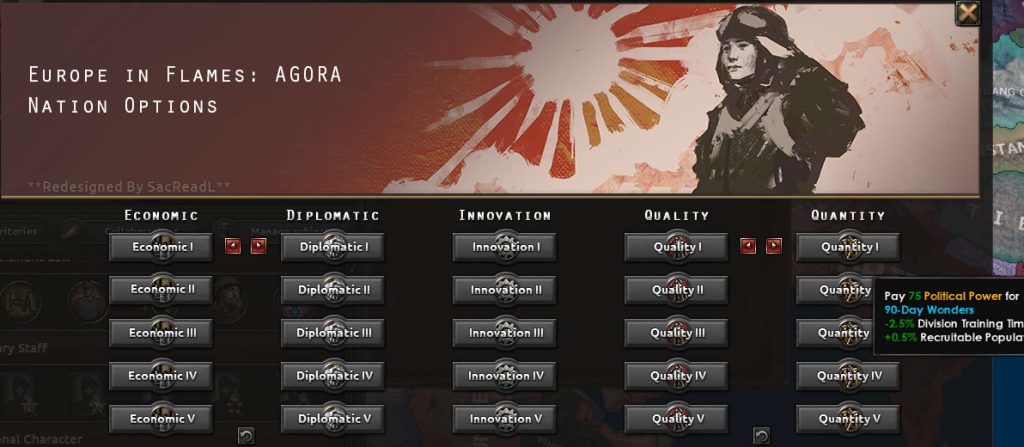Screen dimensions: 1024x447
Task: Activate the Quantity V option
Action: tap(849, 419)
